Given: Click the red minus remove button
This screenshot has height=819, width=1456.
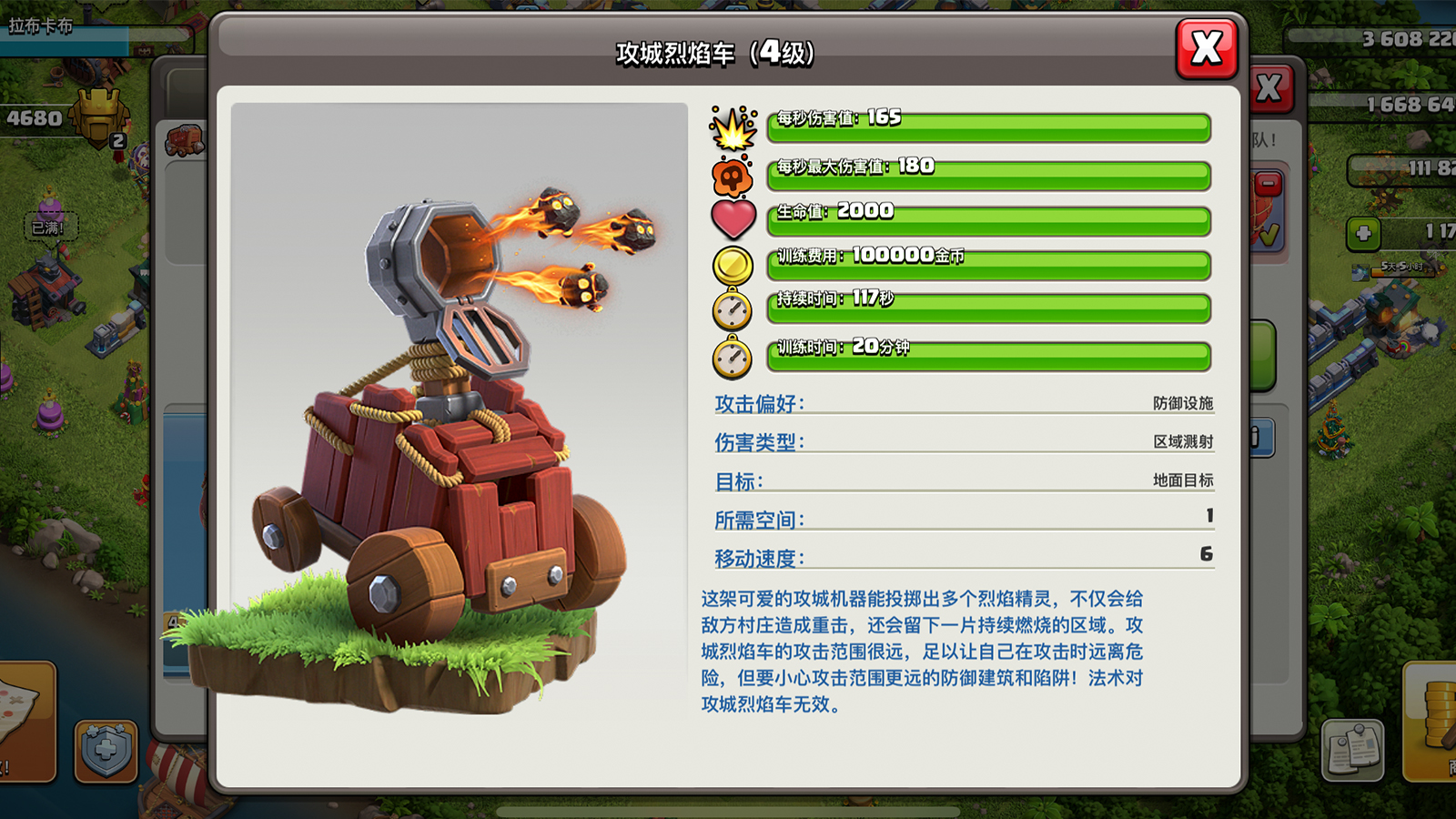Looking at the screenshot, I should [x=1269, y=183].
